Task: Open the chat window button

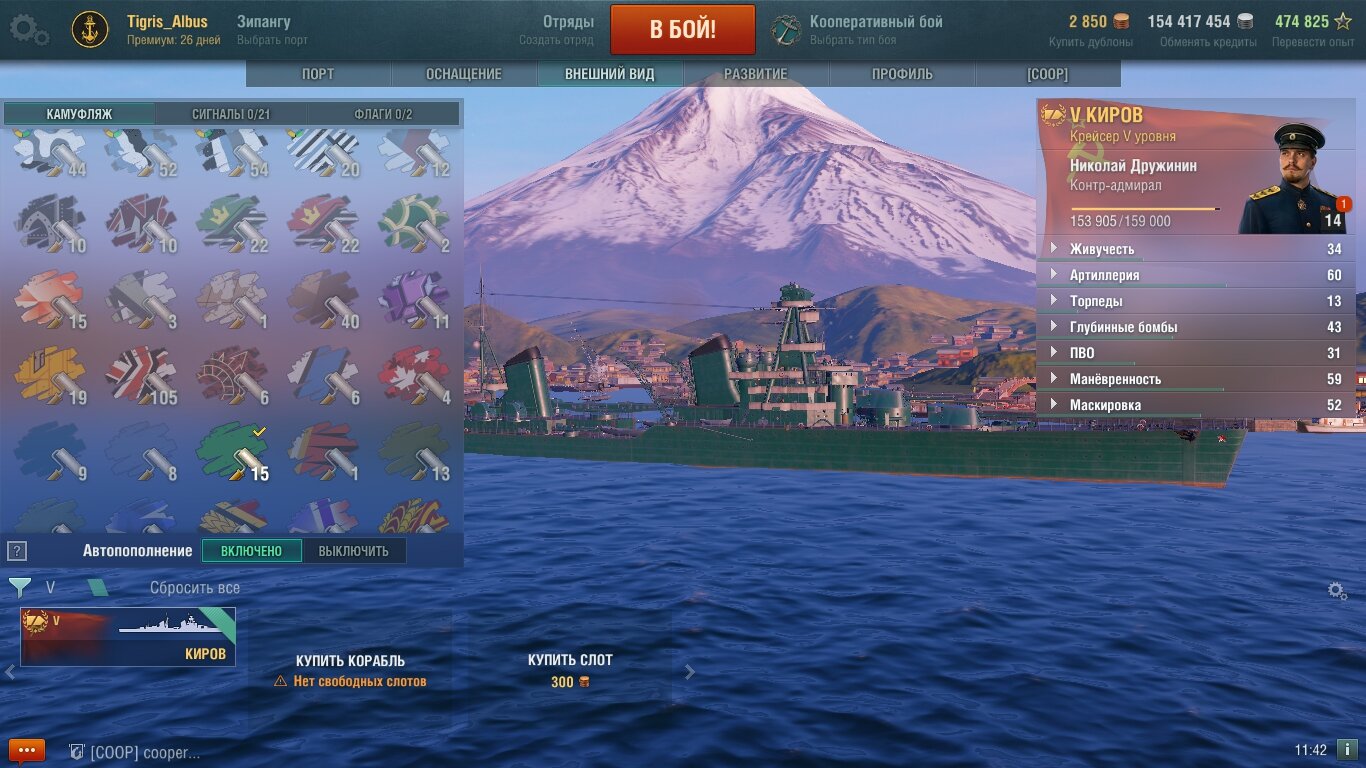Action: 27,750
